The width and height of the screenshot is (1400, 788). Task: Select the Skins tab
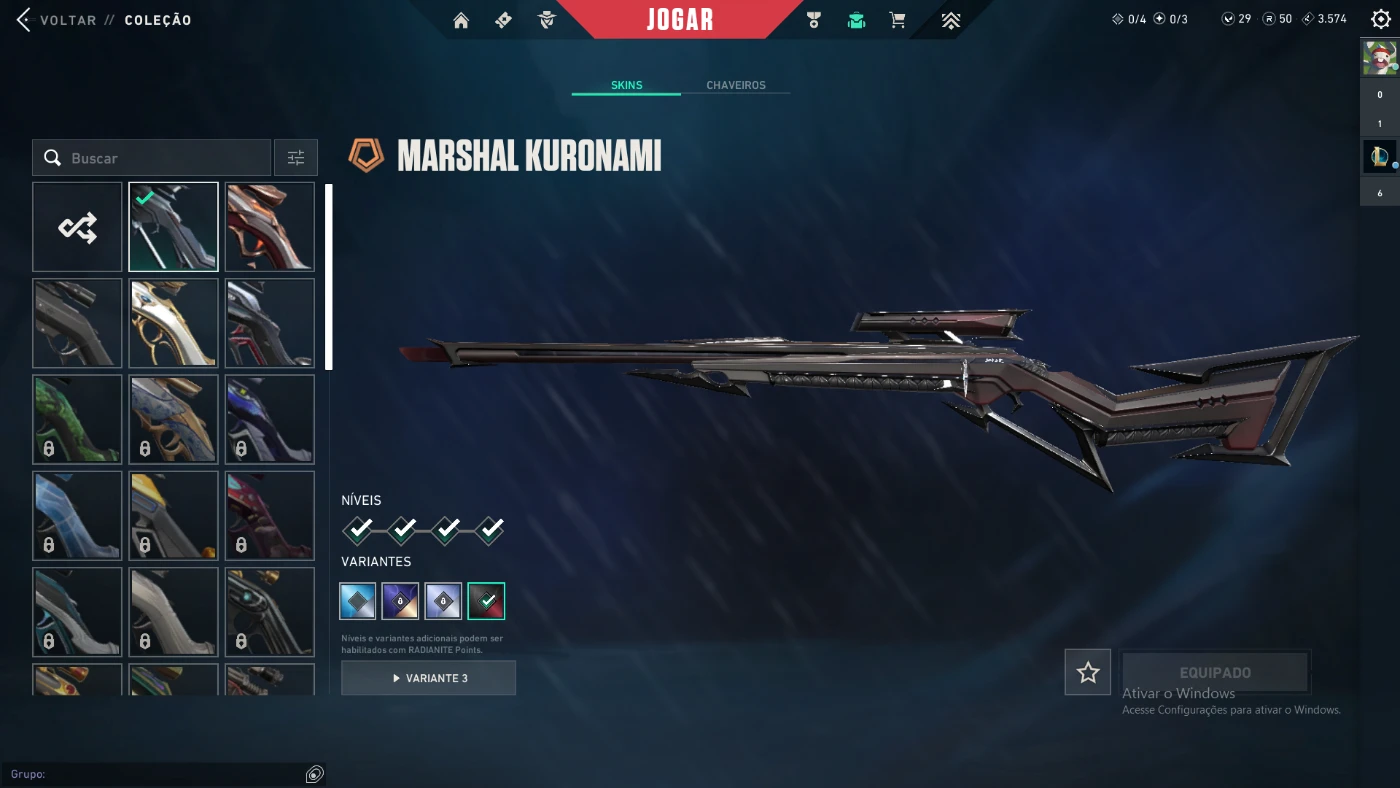[627, 85]
